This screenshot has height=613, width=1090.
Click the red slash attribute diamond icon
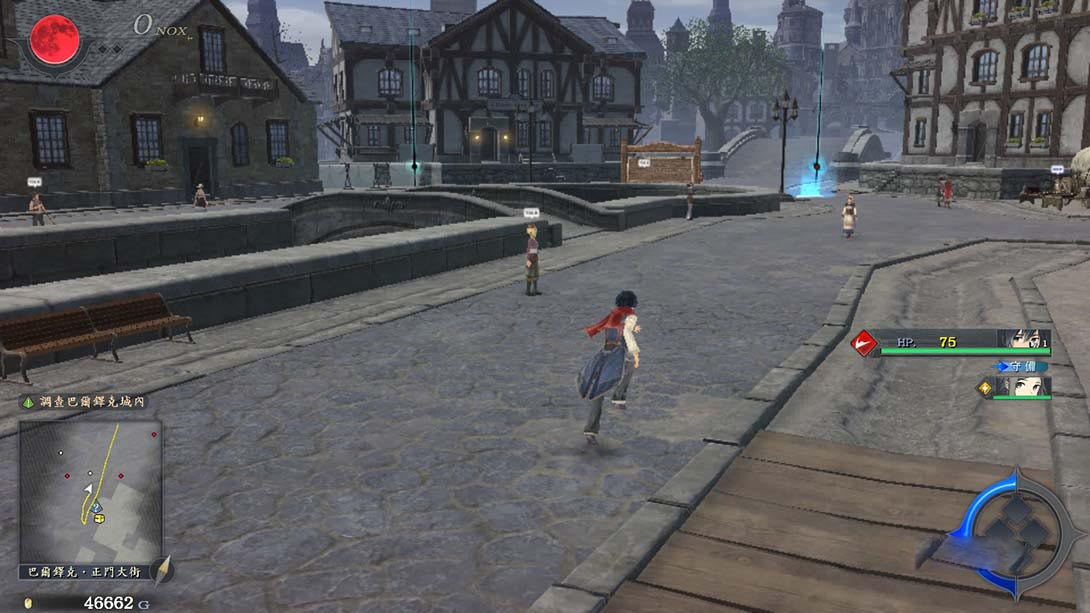pyautogui.click(x=863, y=343)
